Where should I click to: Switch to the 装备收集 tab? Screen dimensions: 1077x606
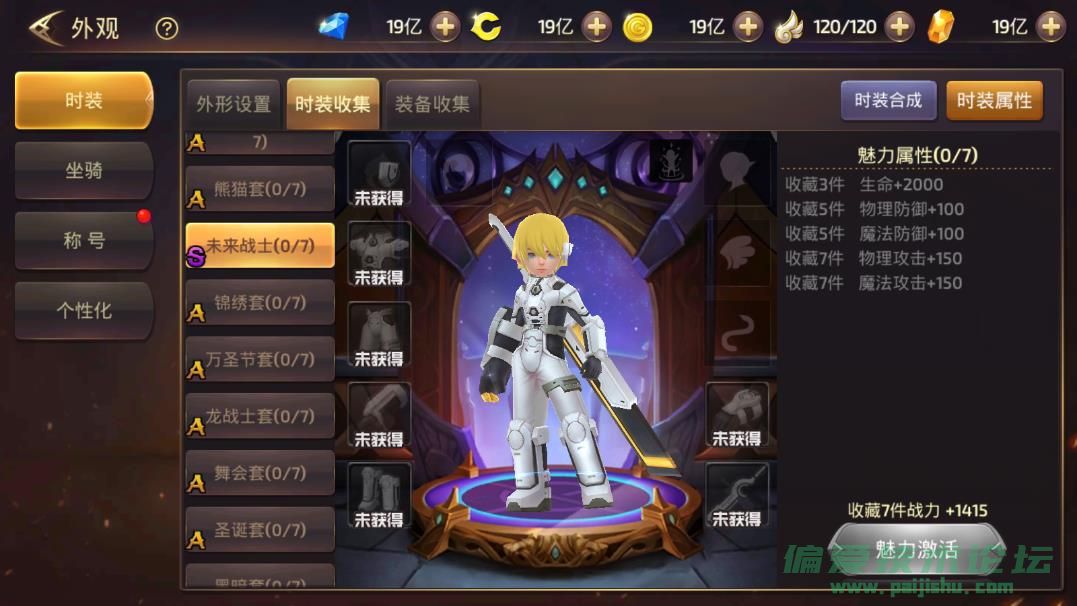point(432,104)
